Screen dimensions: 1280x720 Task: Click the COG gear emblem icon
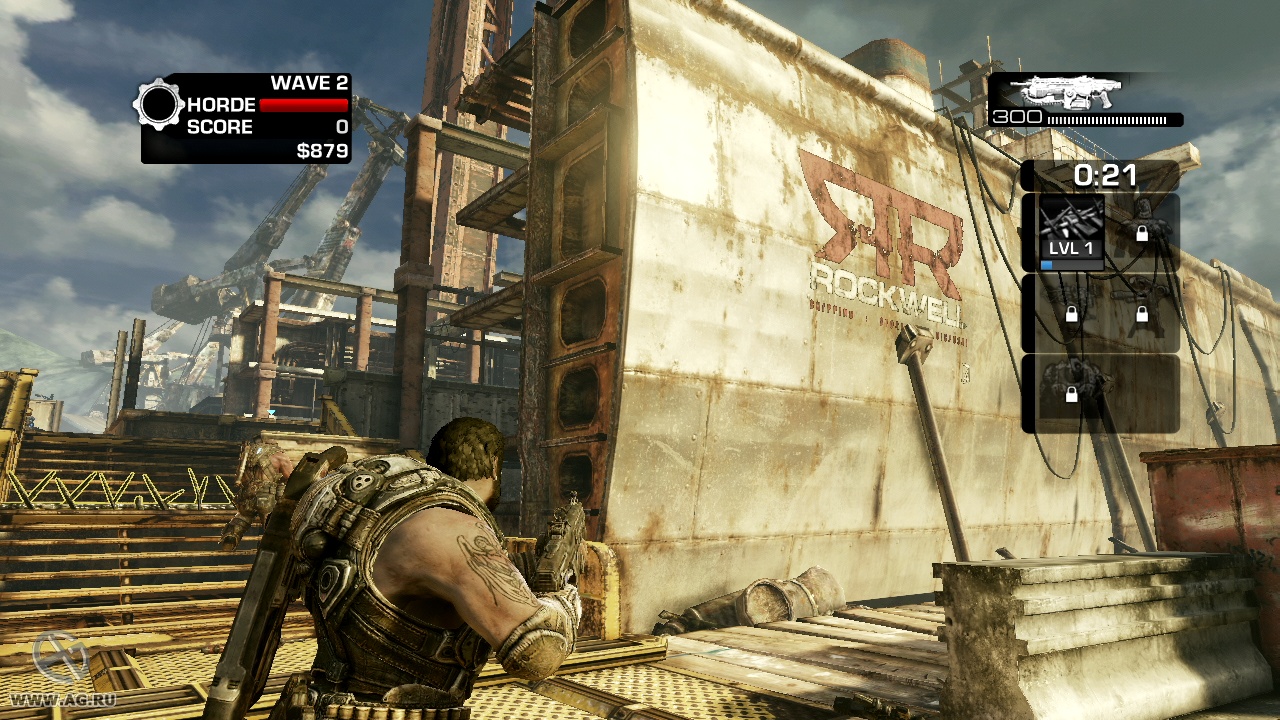pyautogui.click(x=158, y=105)
